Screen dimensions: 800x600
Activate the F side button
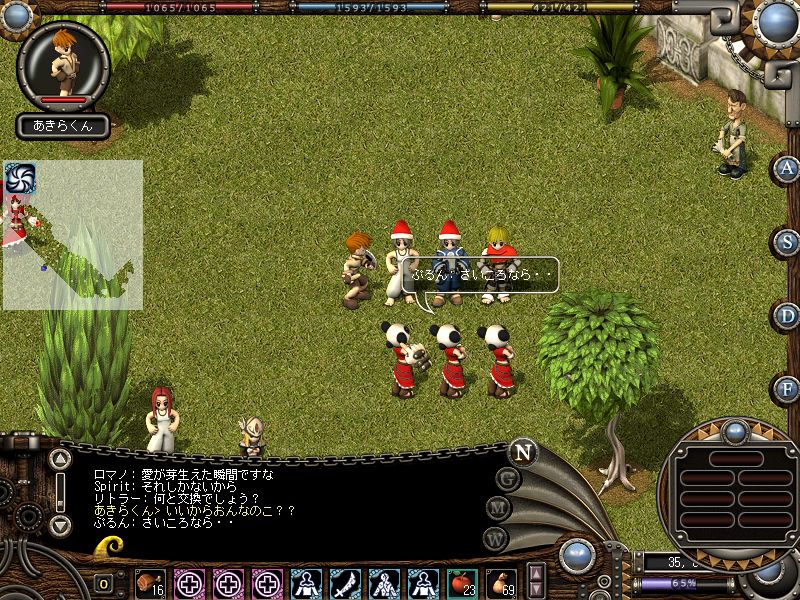pyautogui.click(x=788, y=388)
